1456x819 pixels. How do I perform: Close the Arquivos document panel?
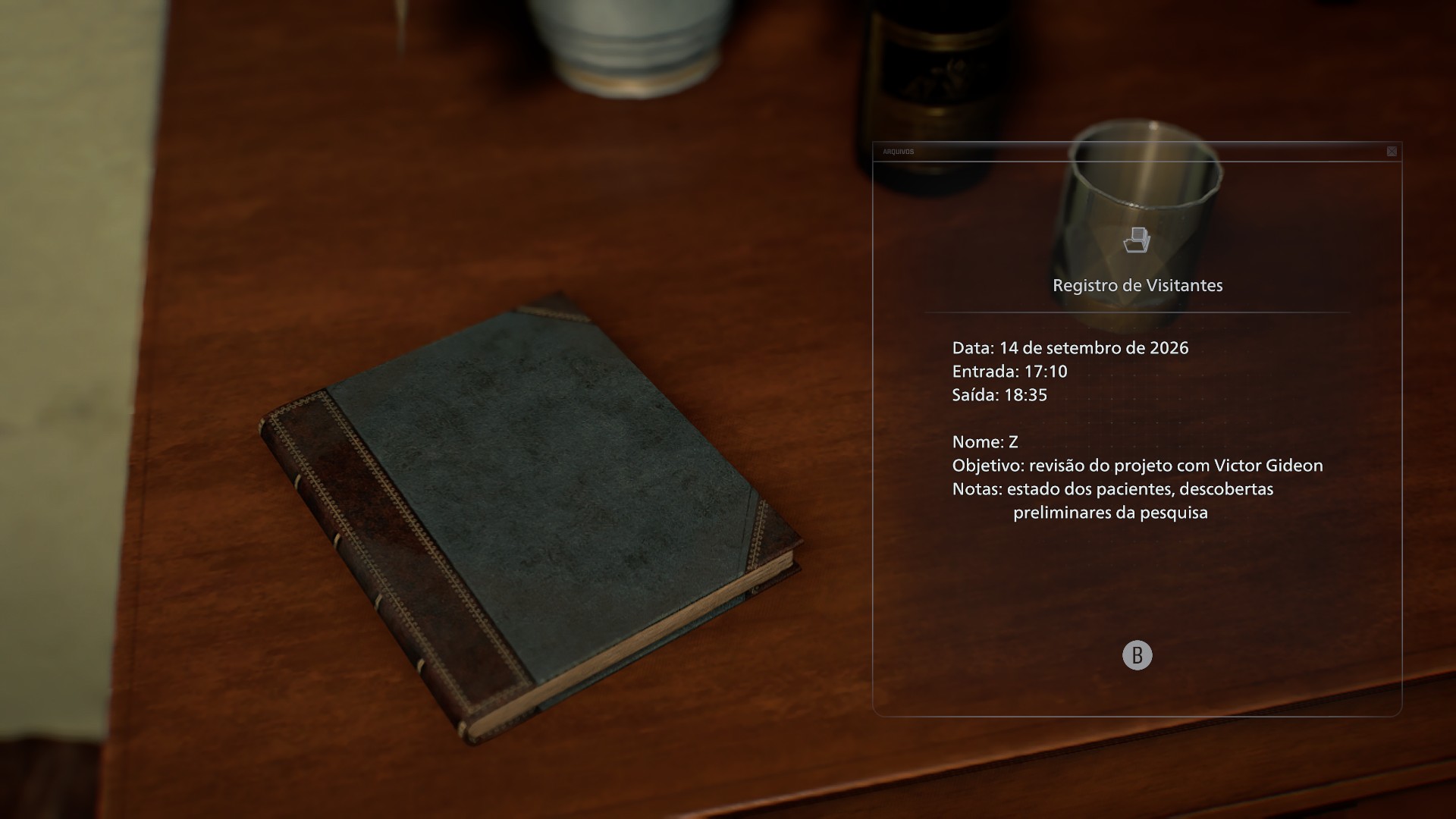tap(1392, 152)
